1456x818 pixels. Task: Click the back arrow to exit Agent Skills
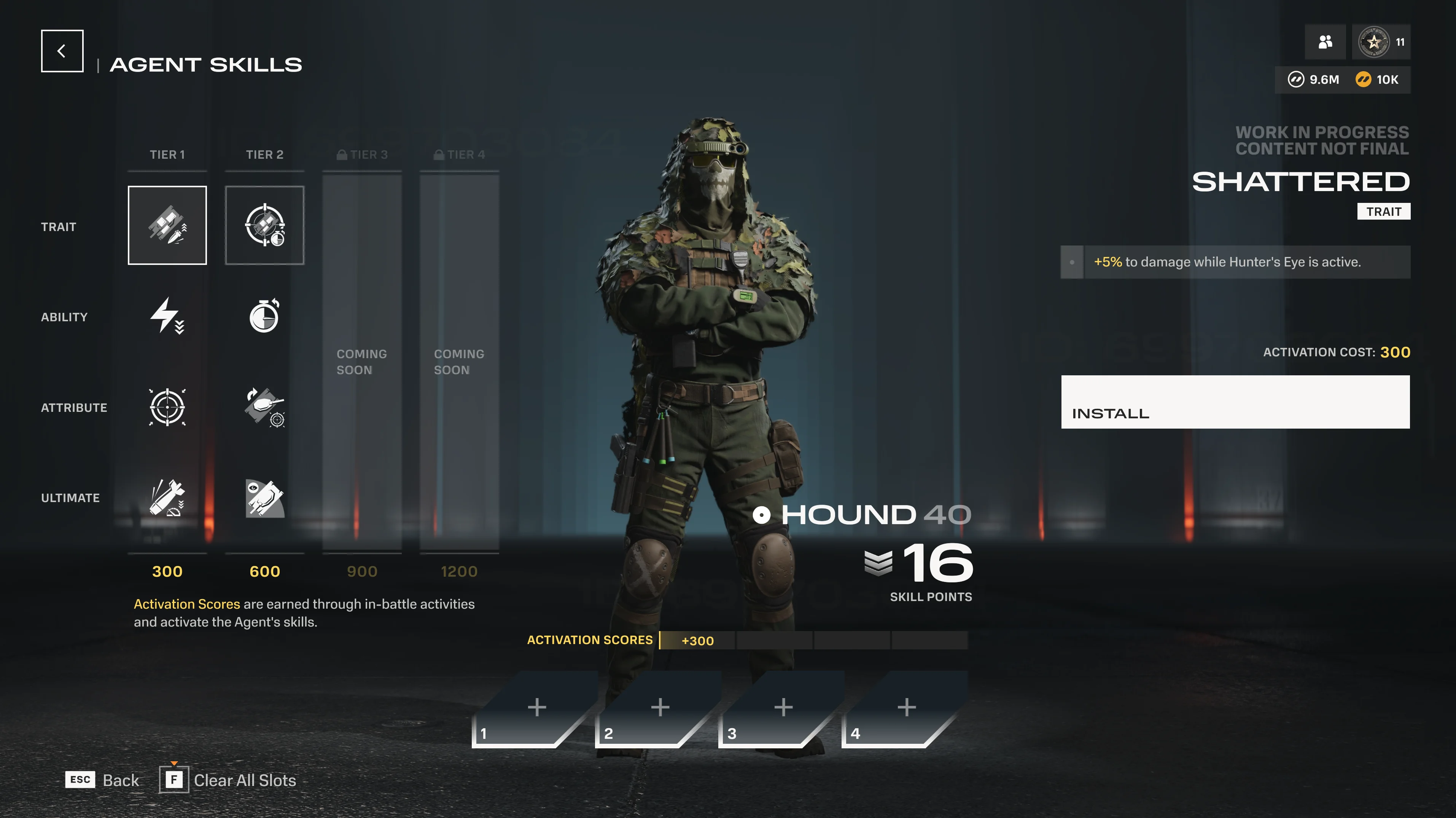62,50
